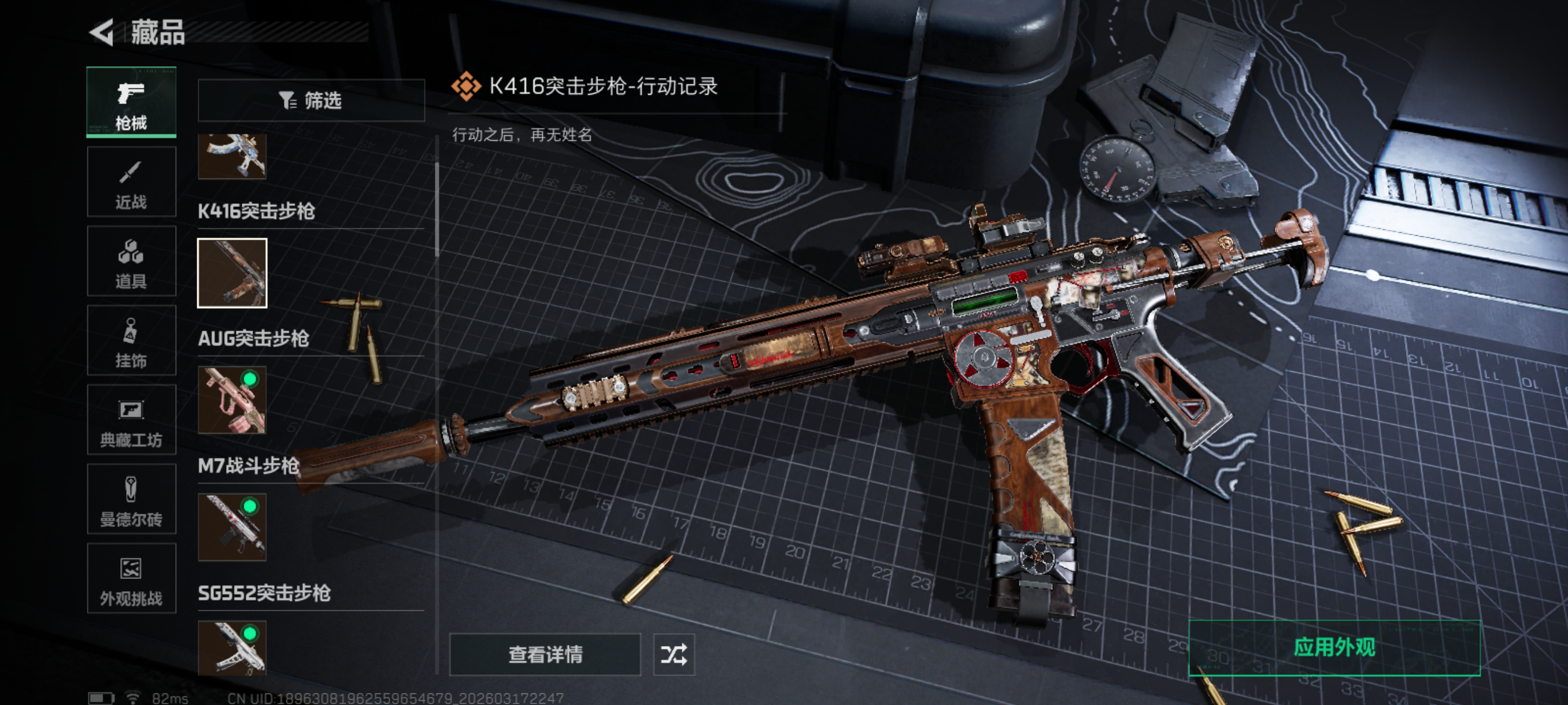Screen dimensions: 1568x705
Task: Open the 外观挑战 challenges tab
Action: [x=131, y=579]
